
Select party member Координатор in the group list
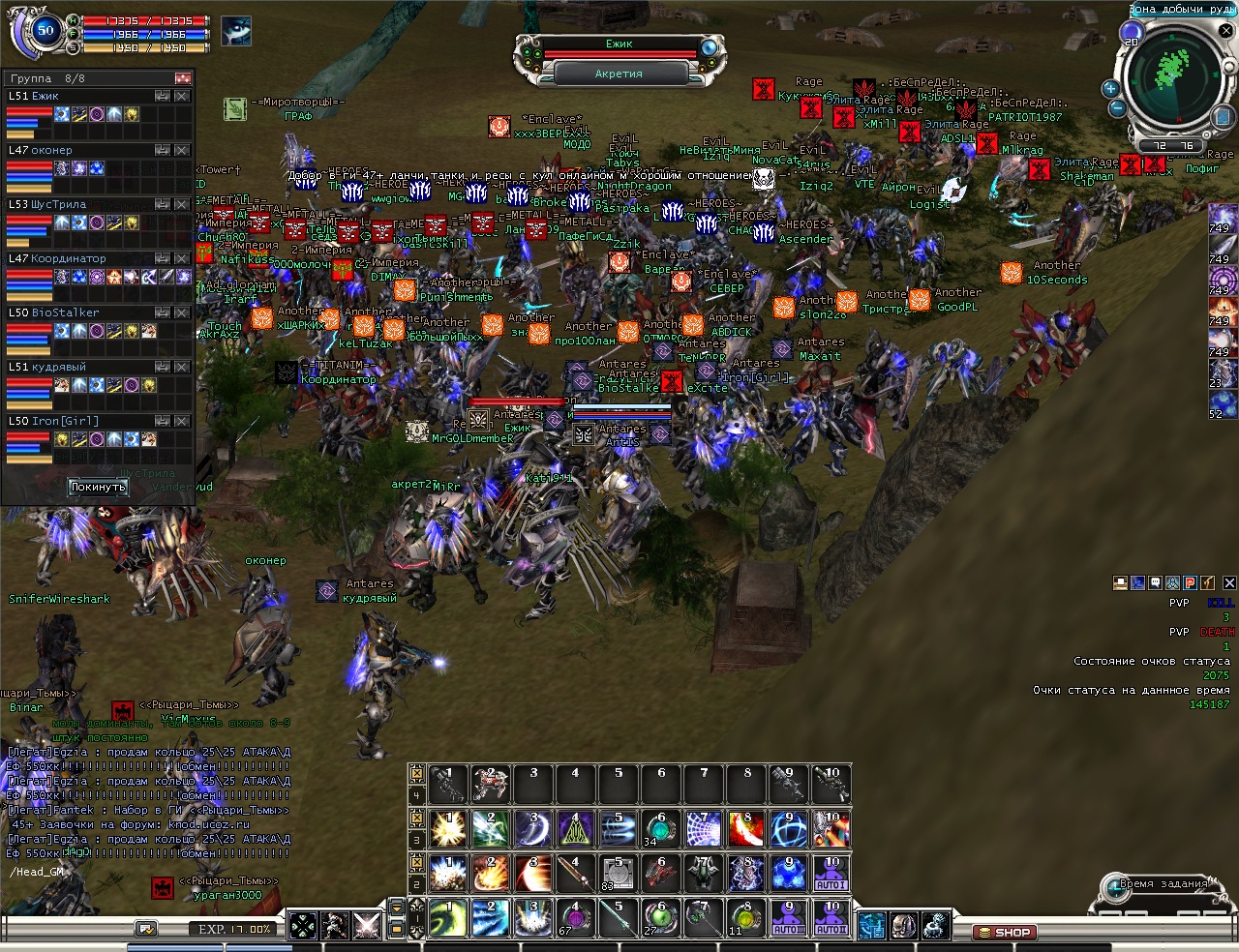pyautogui.click(x=68, y=258)
